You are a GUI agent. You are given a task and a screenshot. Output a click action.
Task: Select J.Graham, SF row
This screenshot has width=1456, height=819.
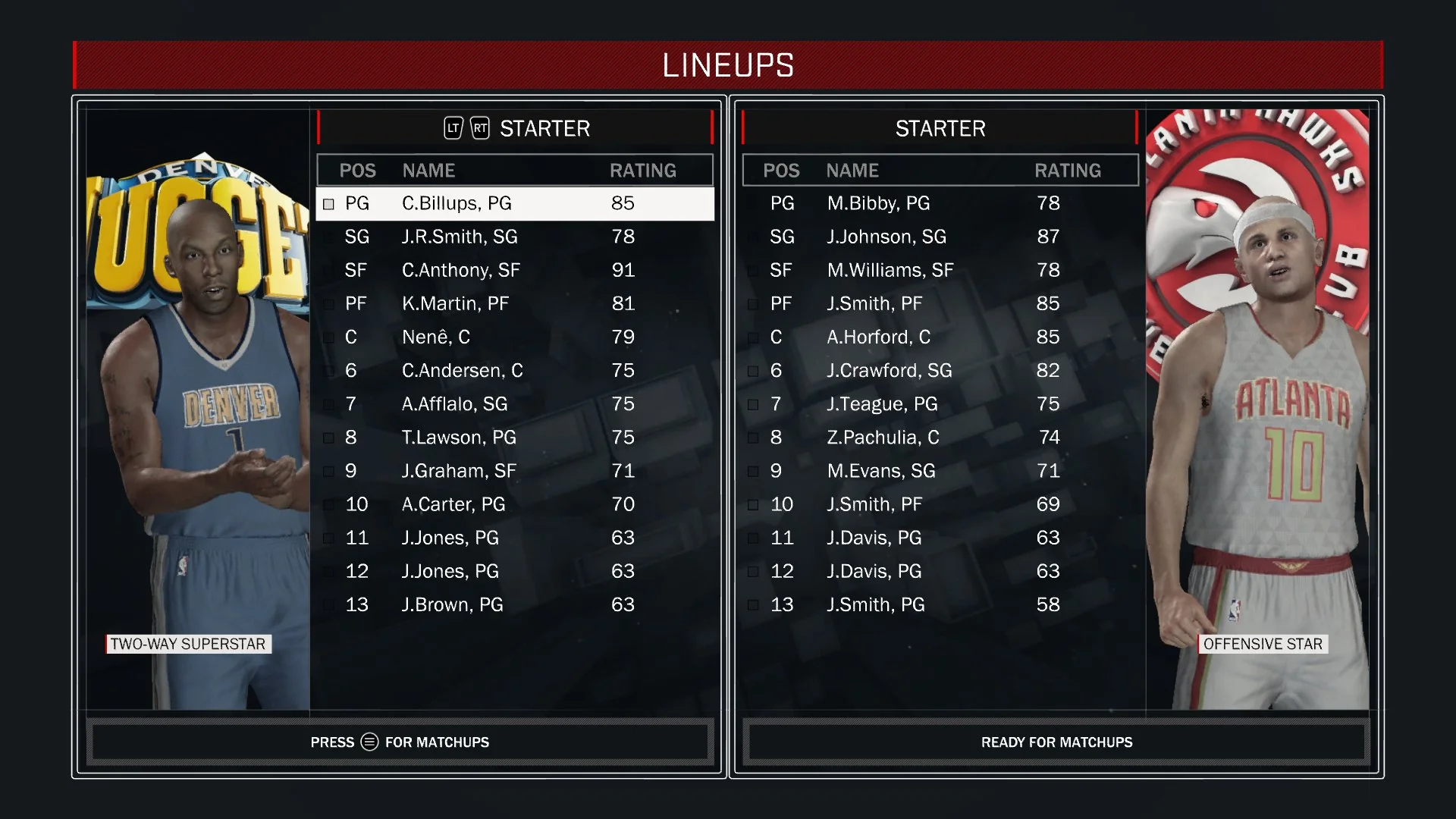pos(514,471)
